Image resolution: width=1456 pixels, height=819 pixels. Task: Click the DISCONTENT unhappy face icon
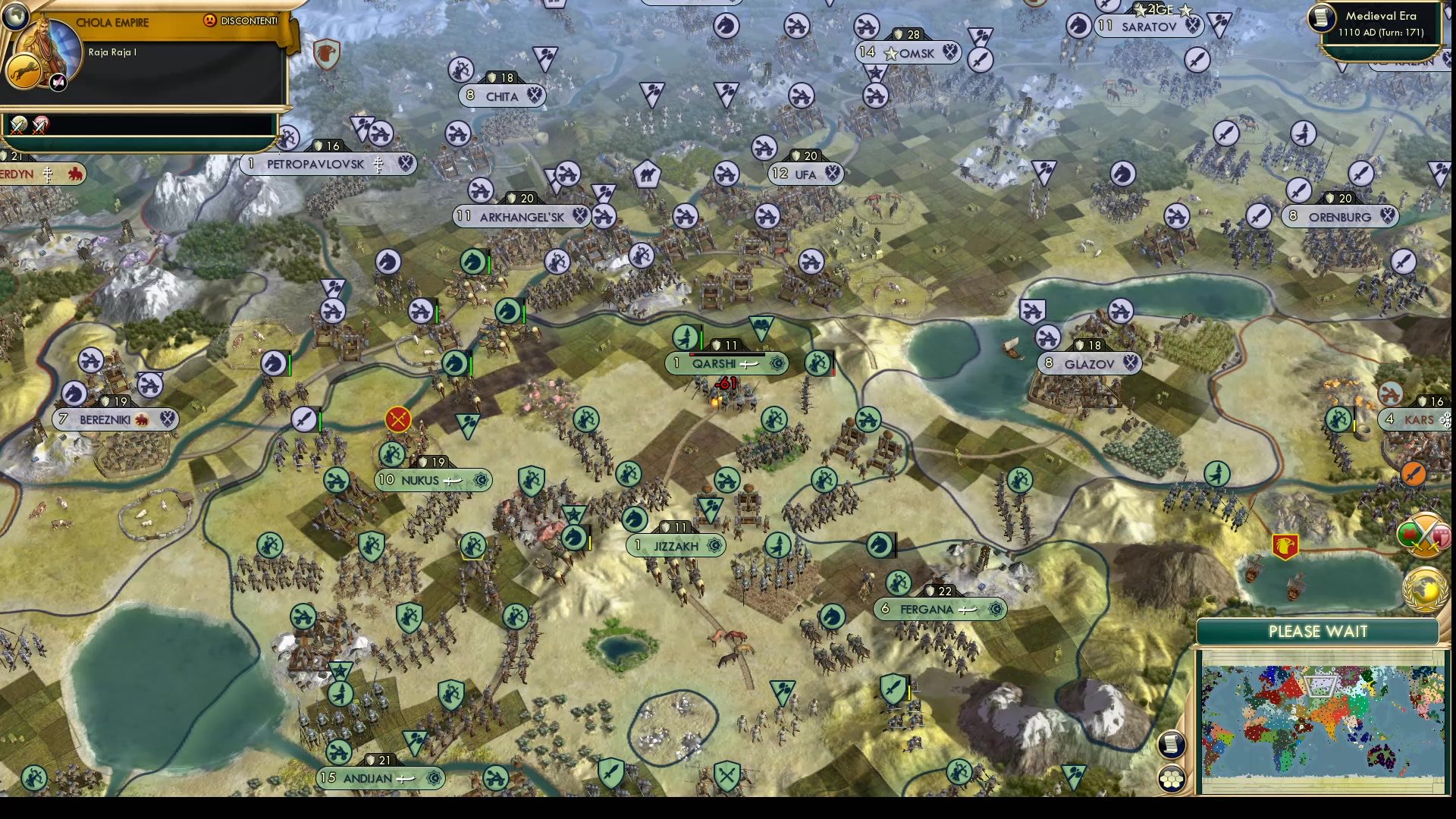[210, 21]
